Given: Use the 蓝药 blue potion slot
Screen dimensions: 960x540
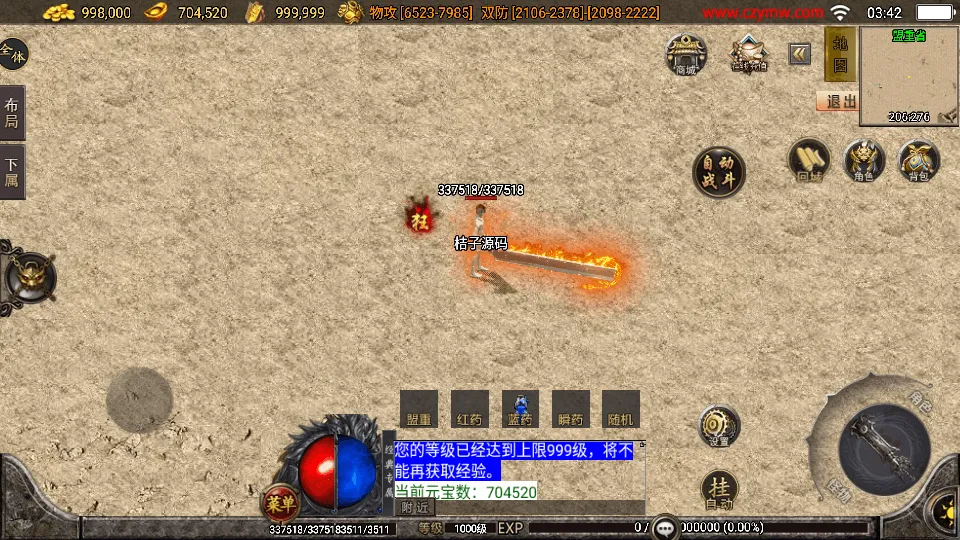Looking at the screenshot, I should tap(520, 409).
